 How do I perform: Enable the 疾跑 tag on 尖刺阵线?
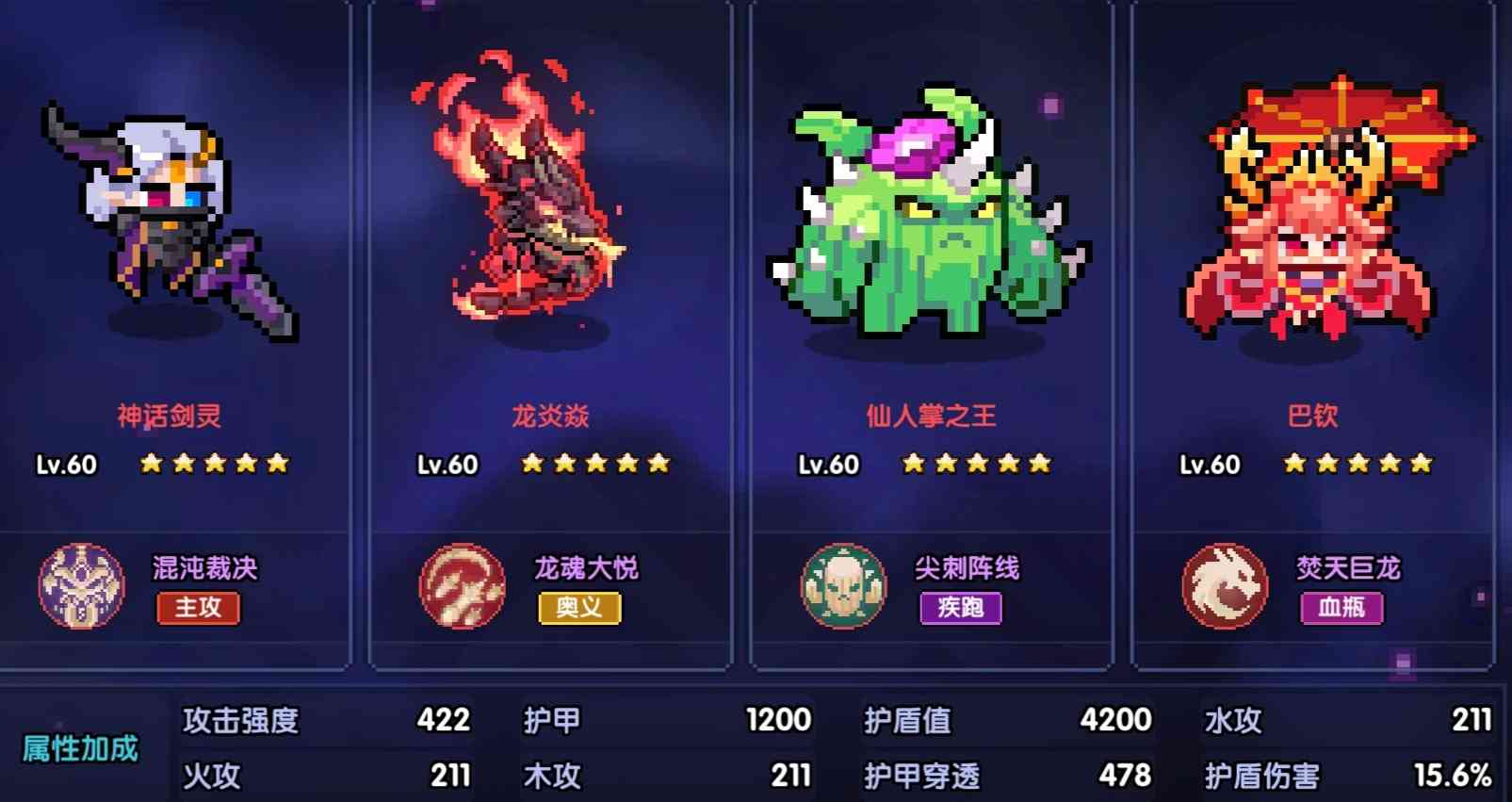[961, 609]
